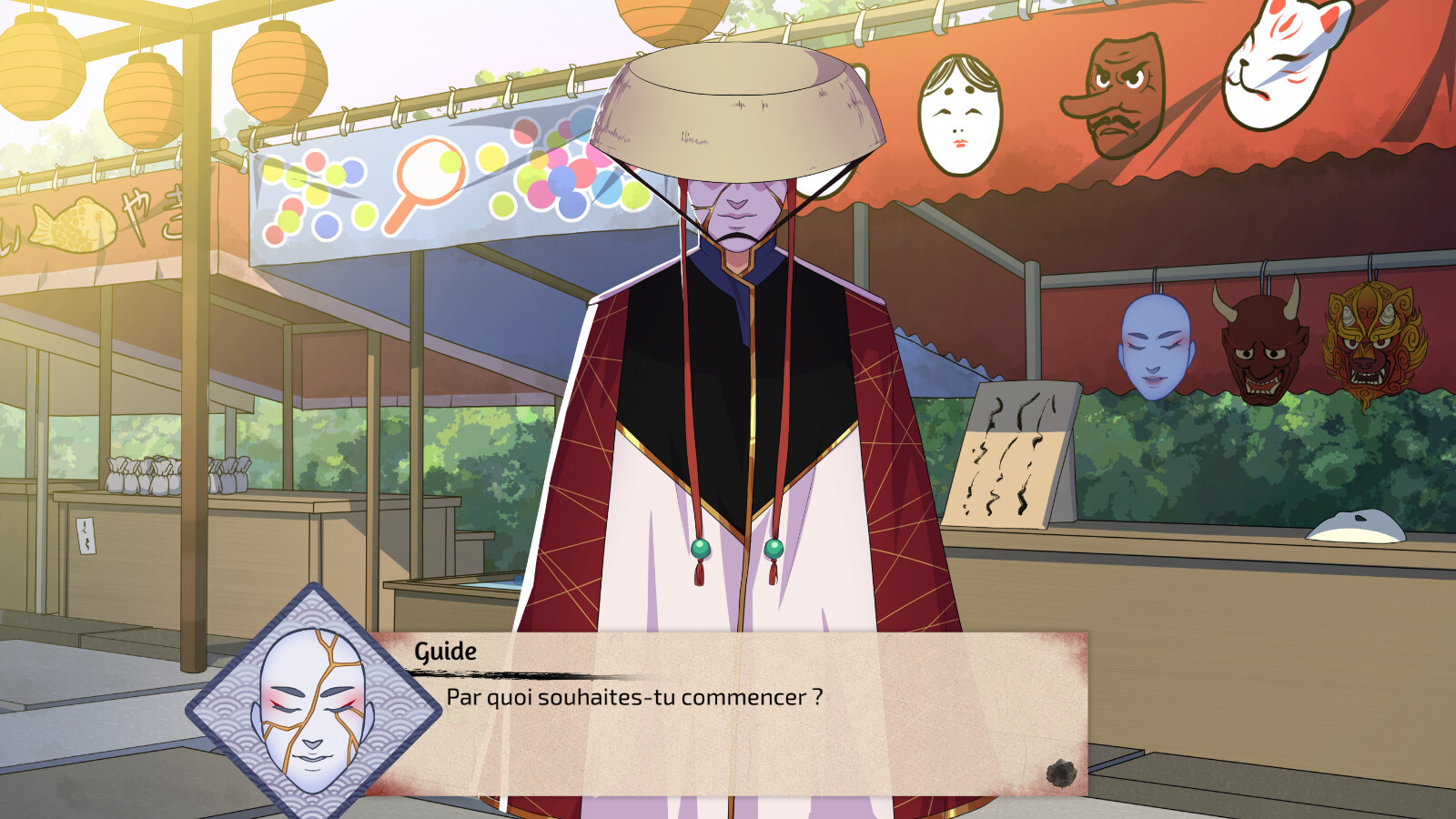
Task: Click the Guide nameplate label
Action: click(x=443, y=652)
